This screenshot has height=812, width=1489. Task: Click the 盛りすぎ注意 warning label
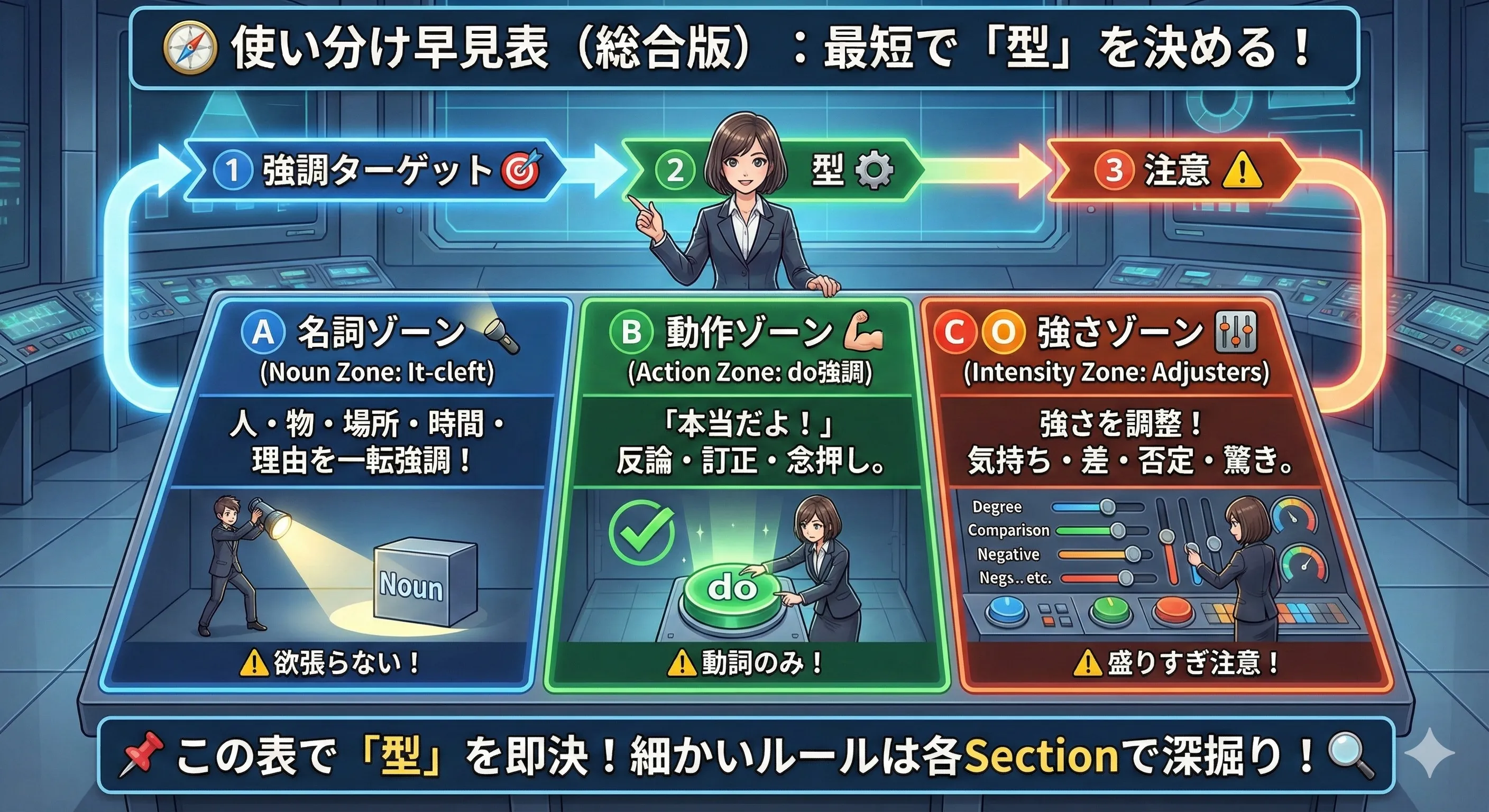(1177, 663)
